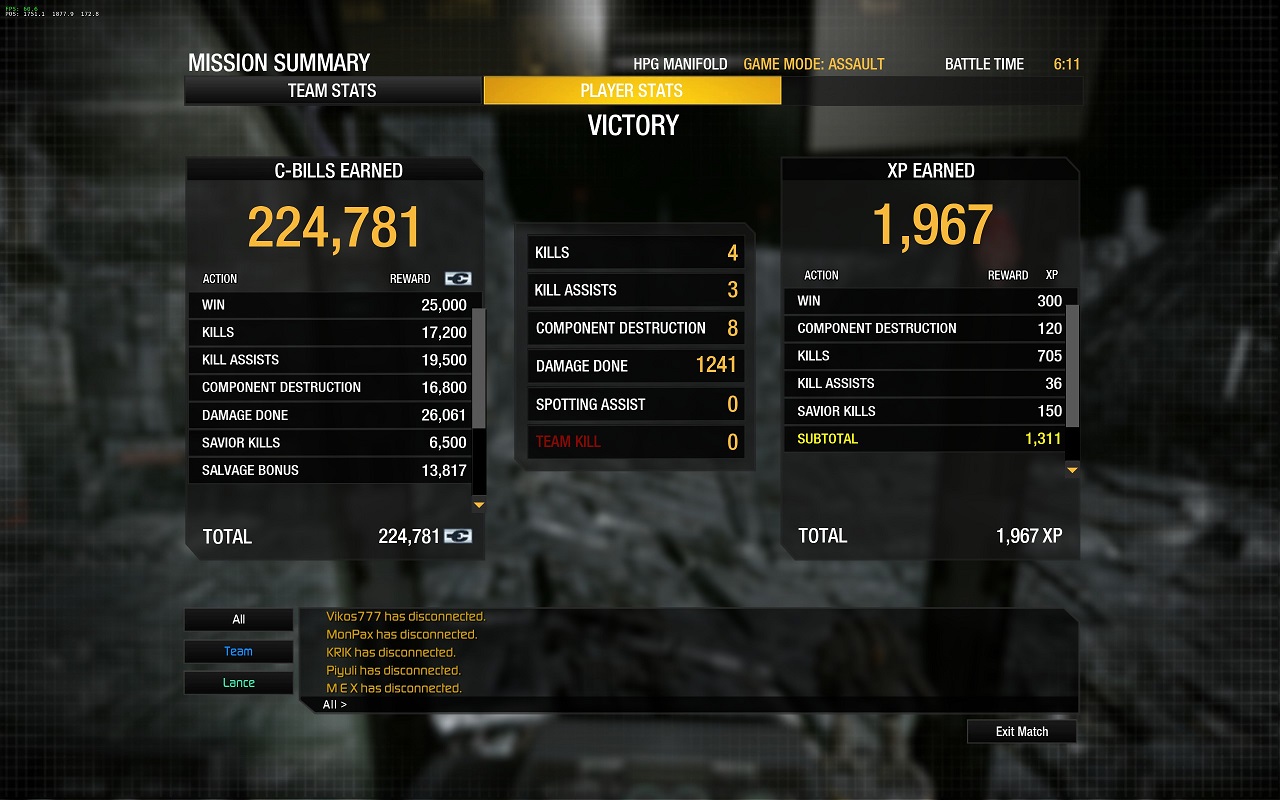The width and height of the screenshot is (1280, 800).
Task: Click the C-Bills list down arrow
Action: coord(479,505)
